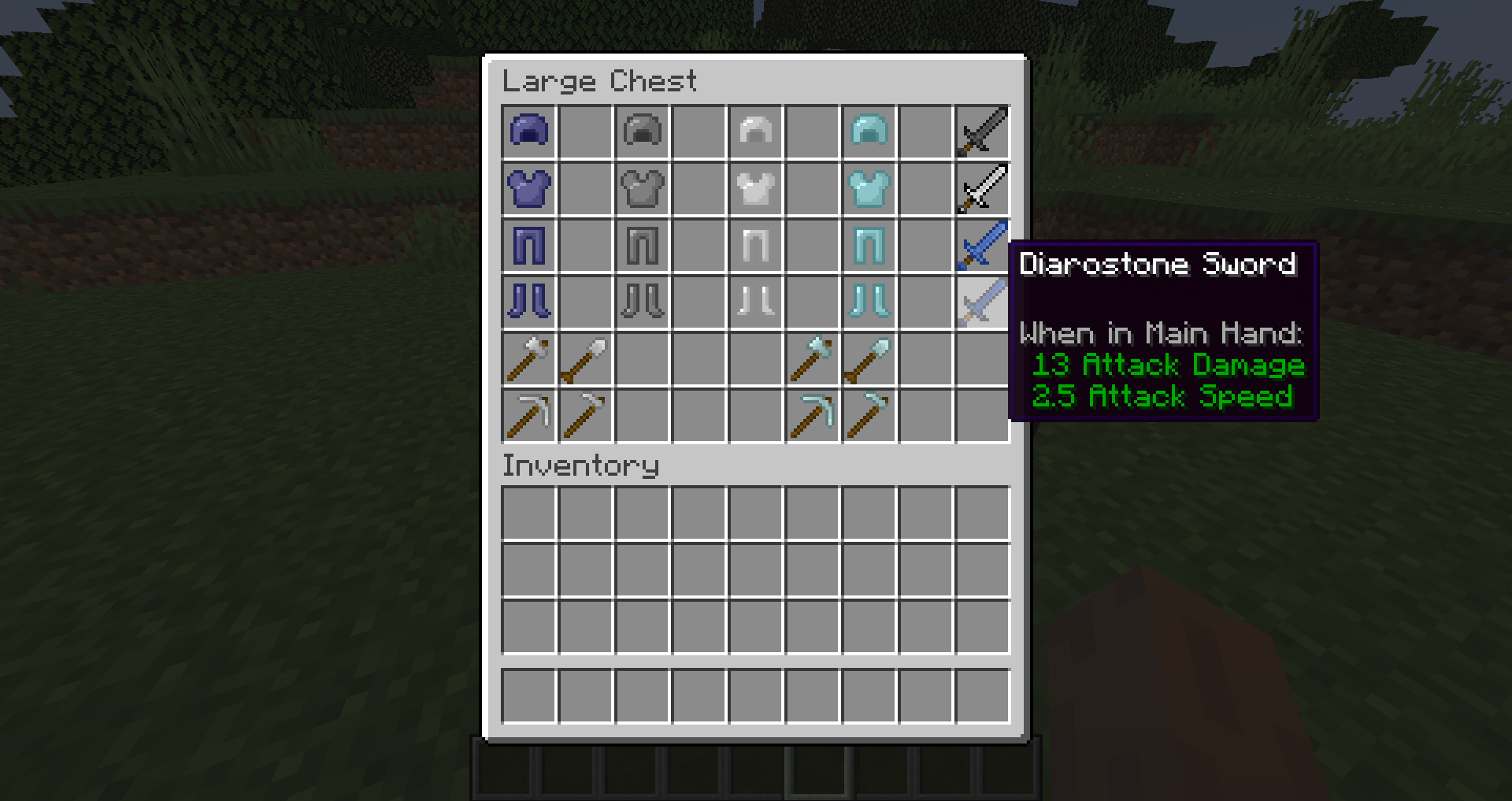Pick up the hovered Diarostone Sword
This screenshot has width=1512, height=801.
(x=982, y=302)
